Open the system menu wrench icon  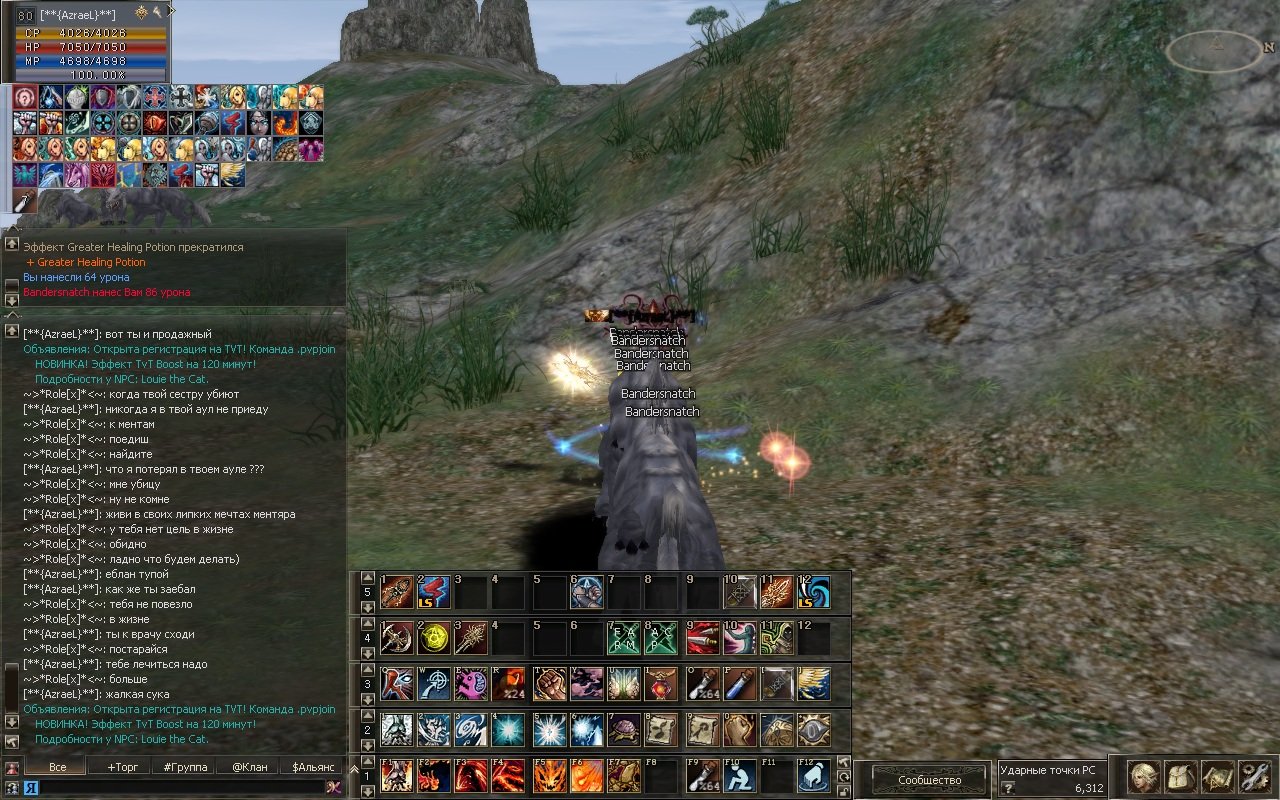[x=1253, y=777]
